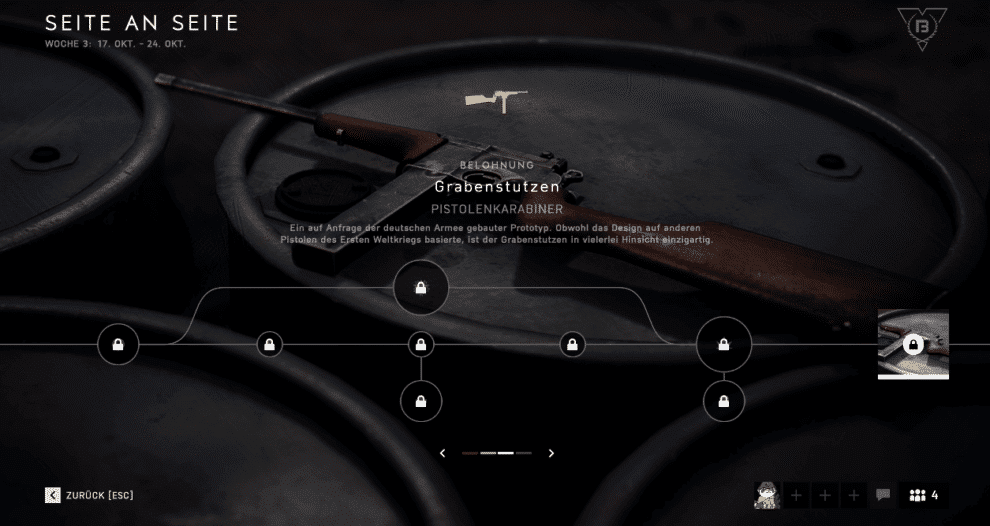Open the locked Grabenstutzen reward thumbnail
Viewport: 990px width, 526px height.
tap(913, 344)
